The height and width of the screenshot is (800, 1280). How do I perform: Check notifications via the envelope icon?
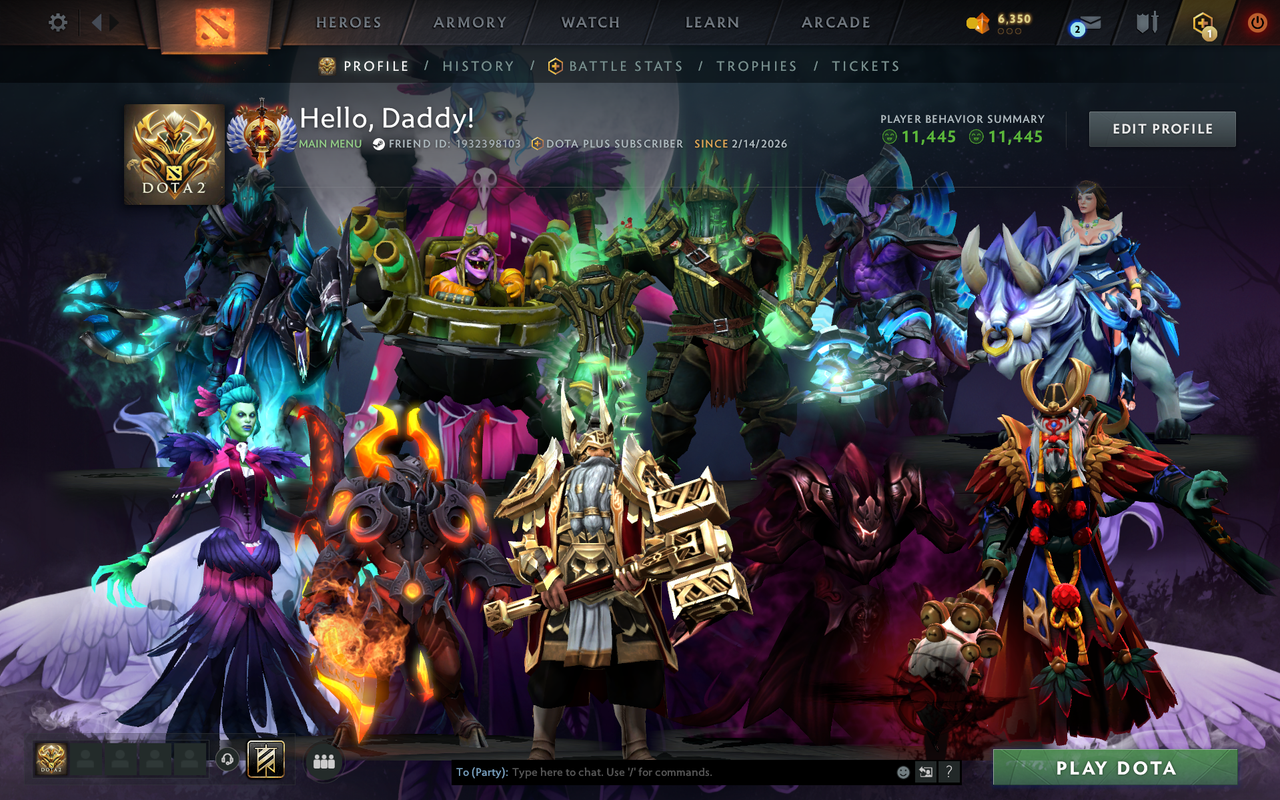point(1092,22)
